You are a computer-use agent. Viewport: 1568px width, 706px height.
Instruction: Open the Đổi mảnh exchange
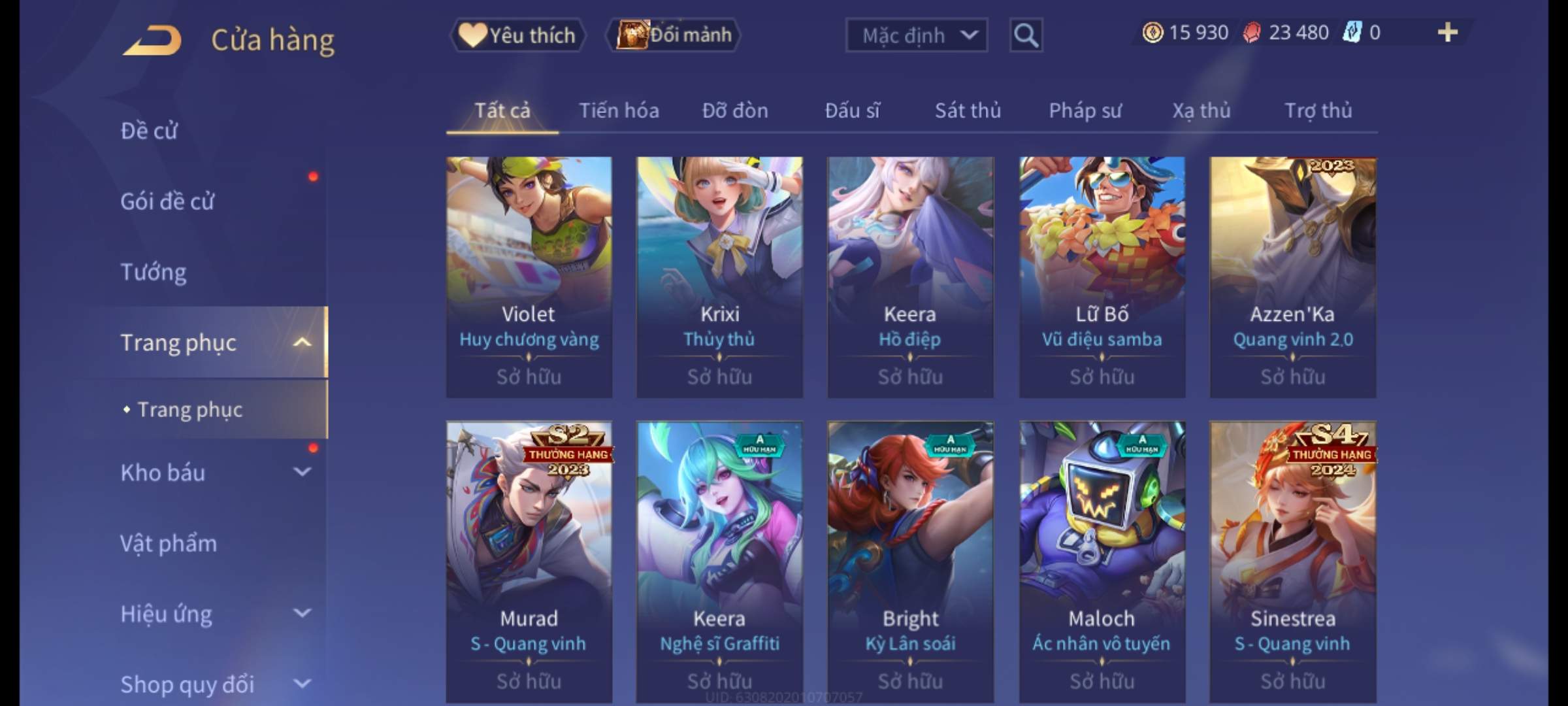pyautogui.click(x=674, y=35)
